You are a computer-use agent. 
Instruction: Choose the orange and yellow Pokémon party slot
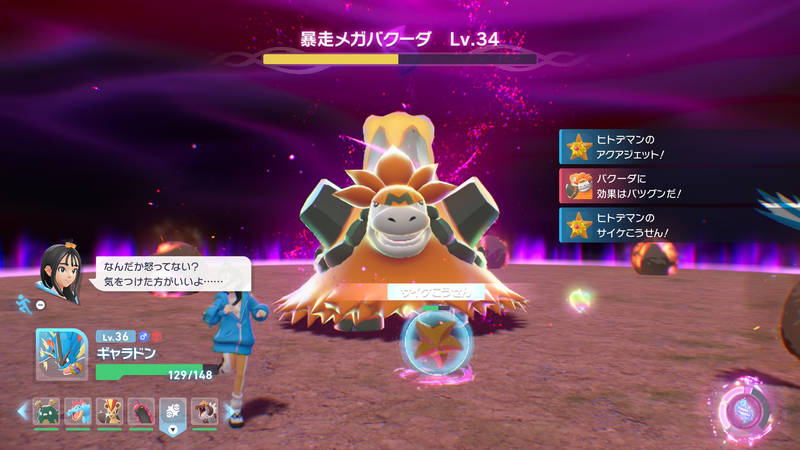(110, 411)
